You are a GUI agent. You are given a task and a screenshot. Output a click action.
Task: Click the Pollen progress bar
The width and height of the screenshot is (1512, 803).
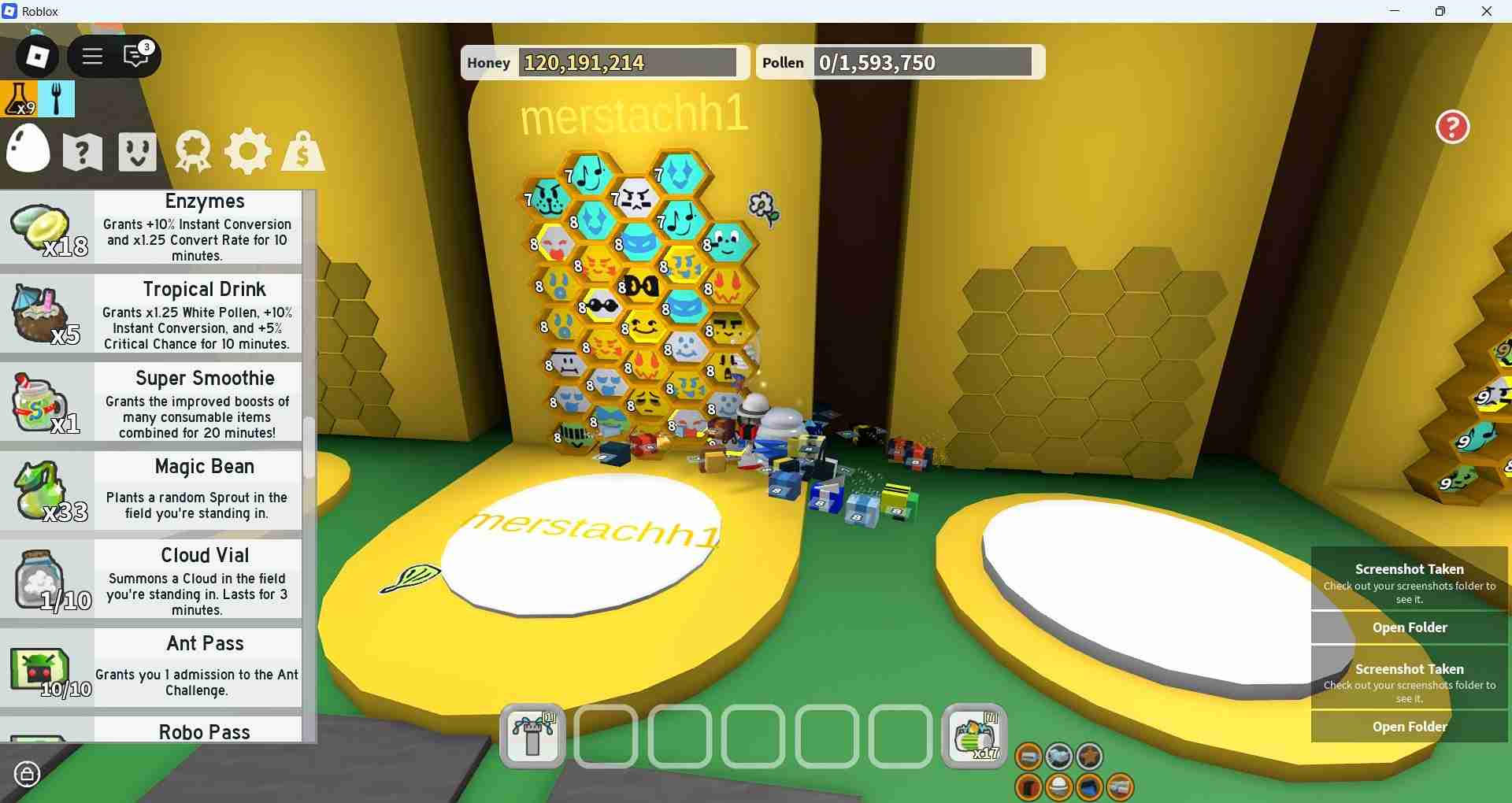click(924, 61)
